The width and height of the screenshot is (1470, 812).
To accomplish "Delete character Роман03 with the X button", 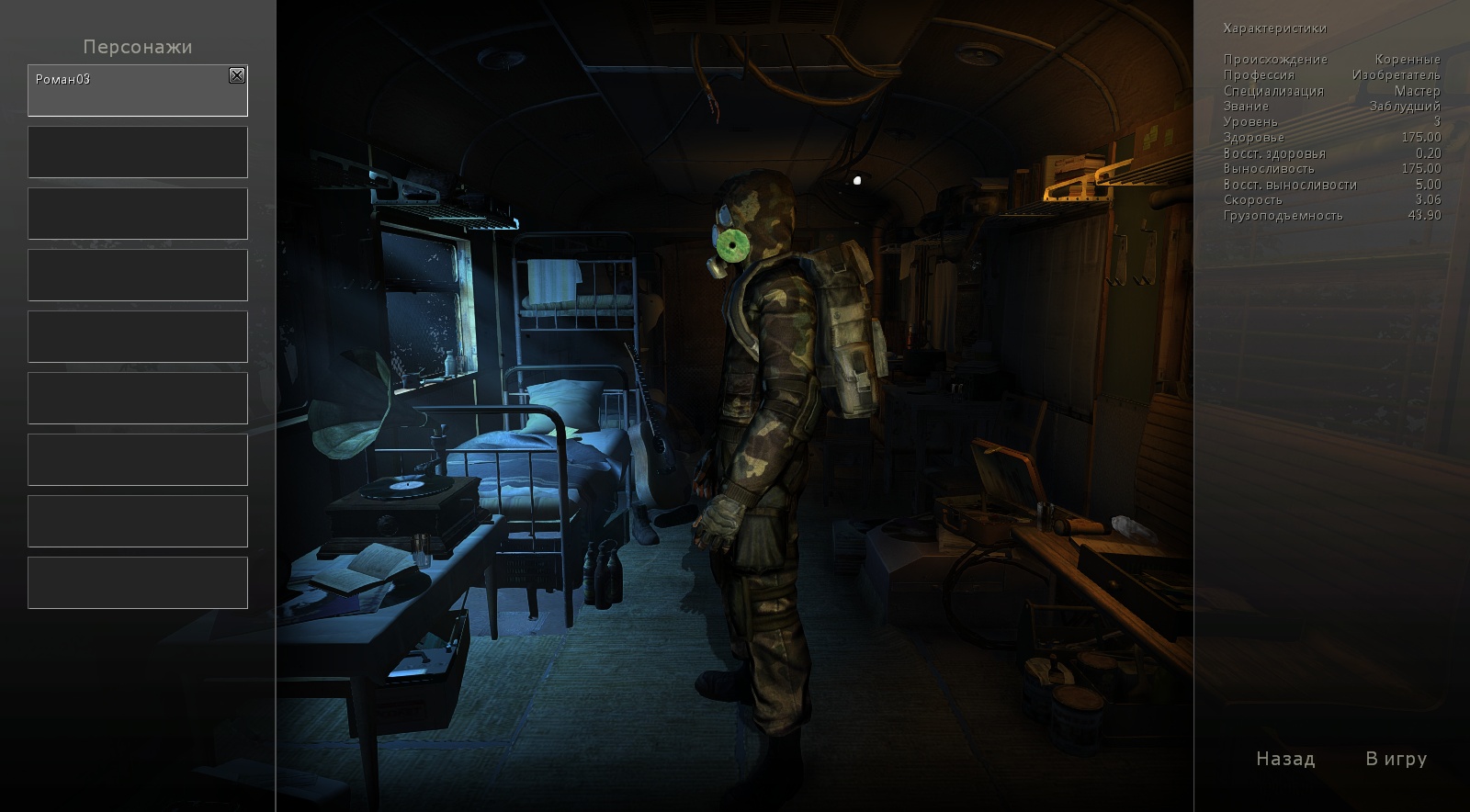I will pyautogui.click(x=237, y=75).
